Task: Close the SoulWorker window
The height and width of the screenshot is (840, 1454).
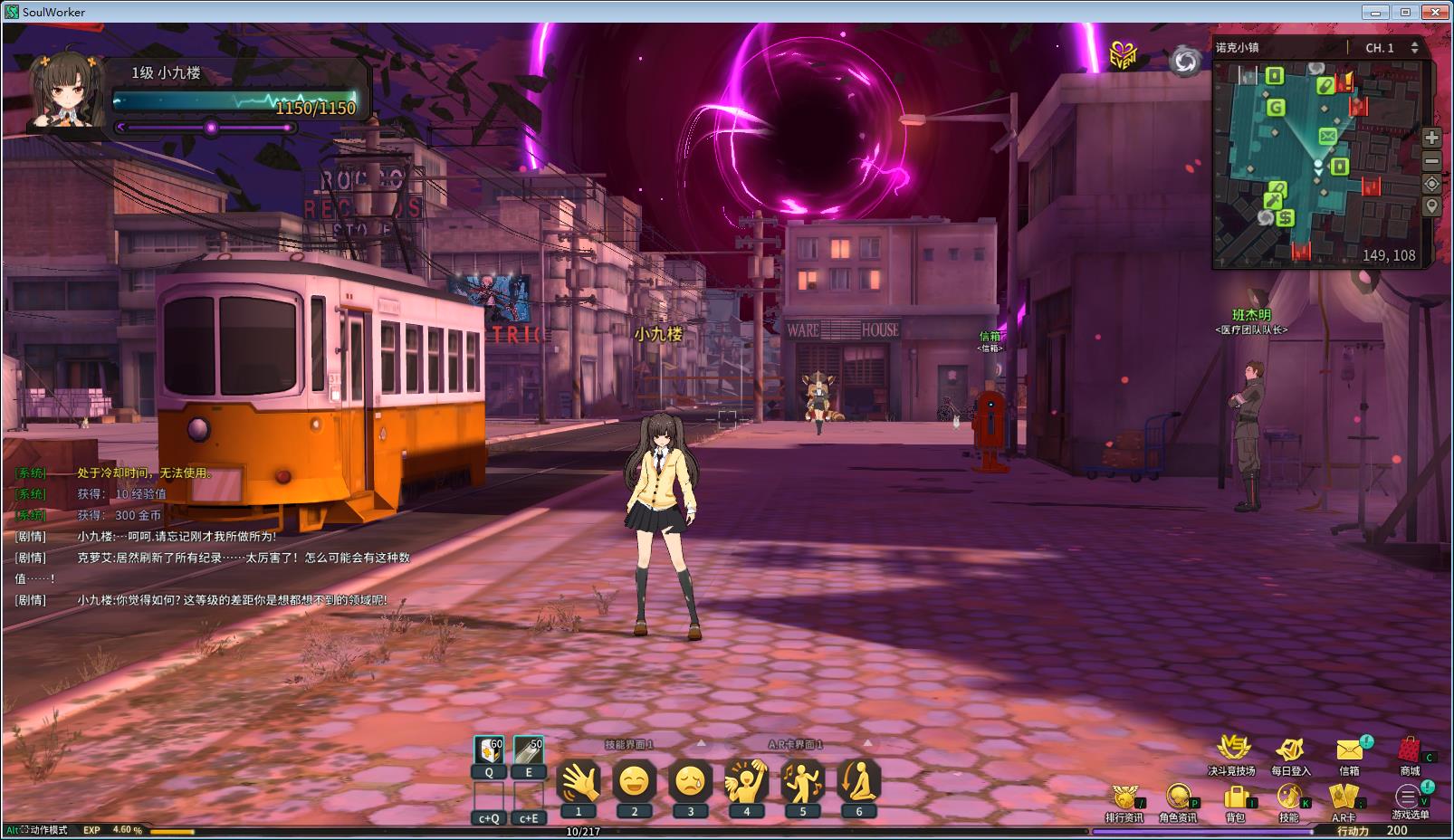Action: pos(1434,12)
